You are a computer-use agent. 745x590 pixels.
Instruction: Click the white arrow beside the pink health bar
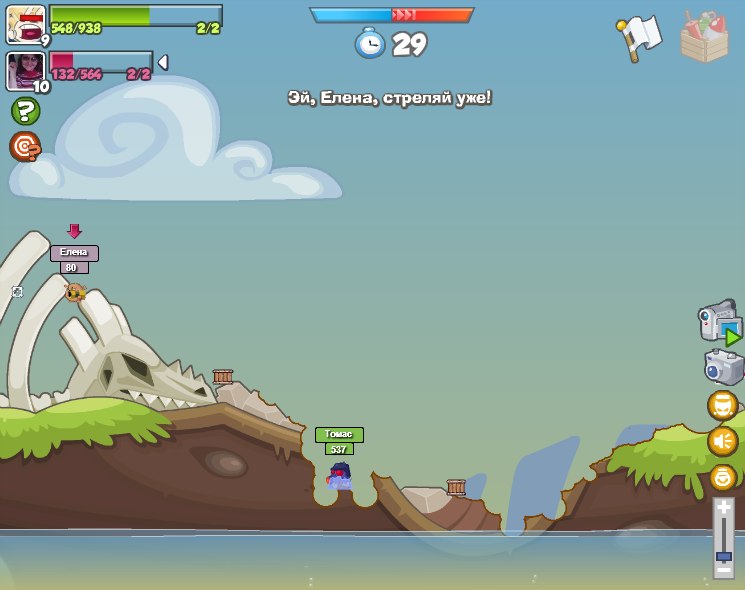click(x=162, y=62)
